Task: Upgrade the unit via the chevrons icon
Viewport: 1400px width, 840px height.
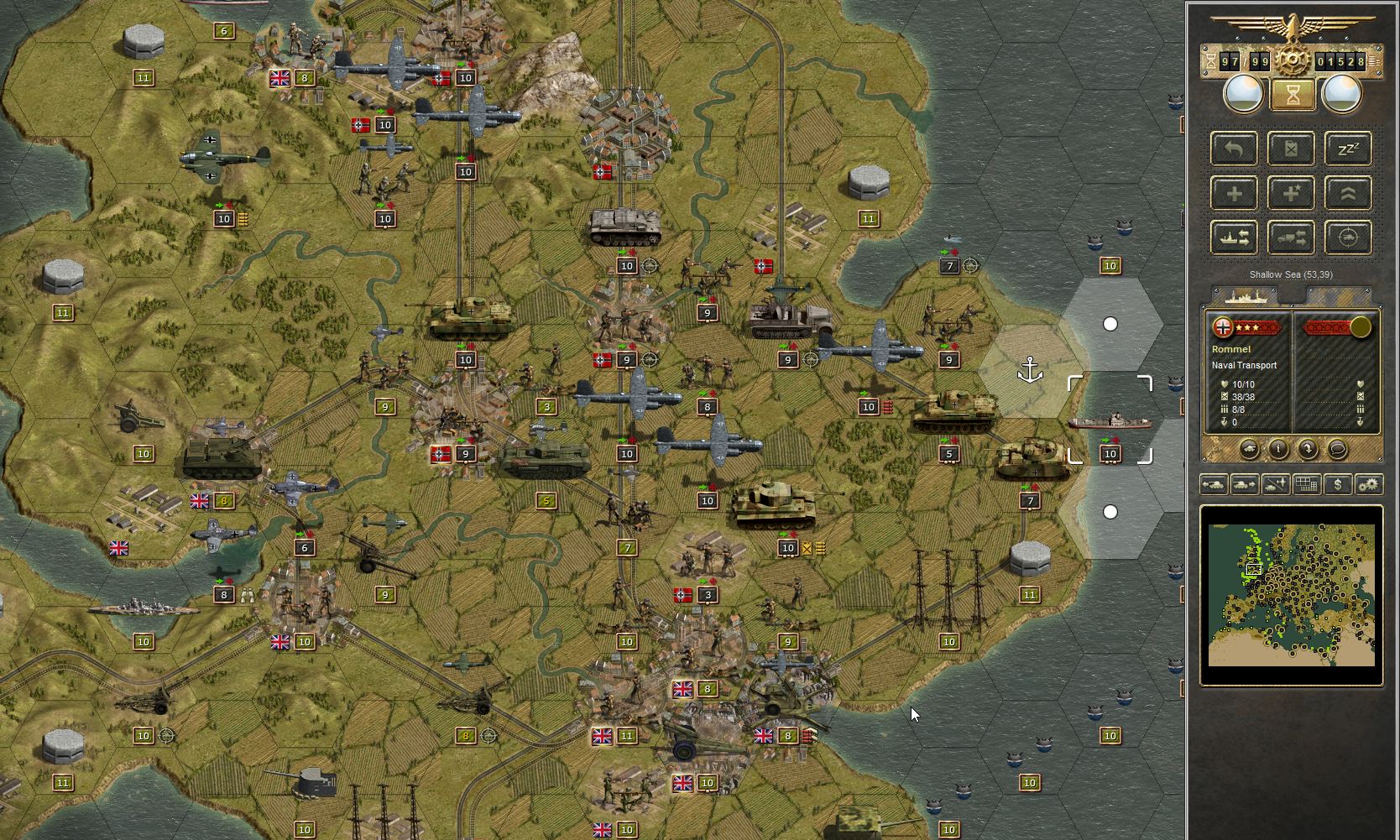Action: pos(1349,193)
